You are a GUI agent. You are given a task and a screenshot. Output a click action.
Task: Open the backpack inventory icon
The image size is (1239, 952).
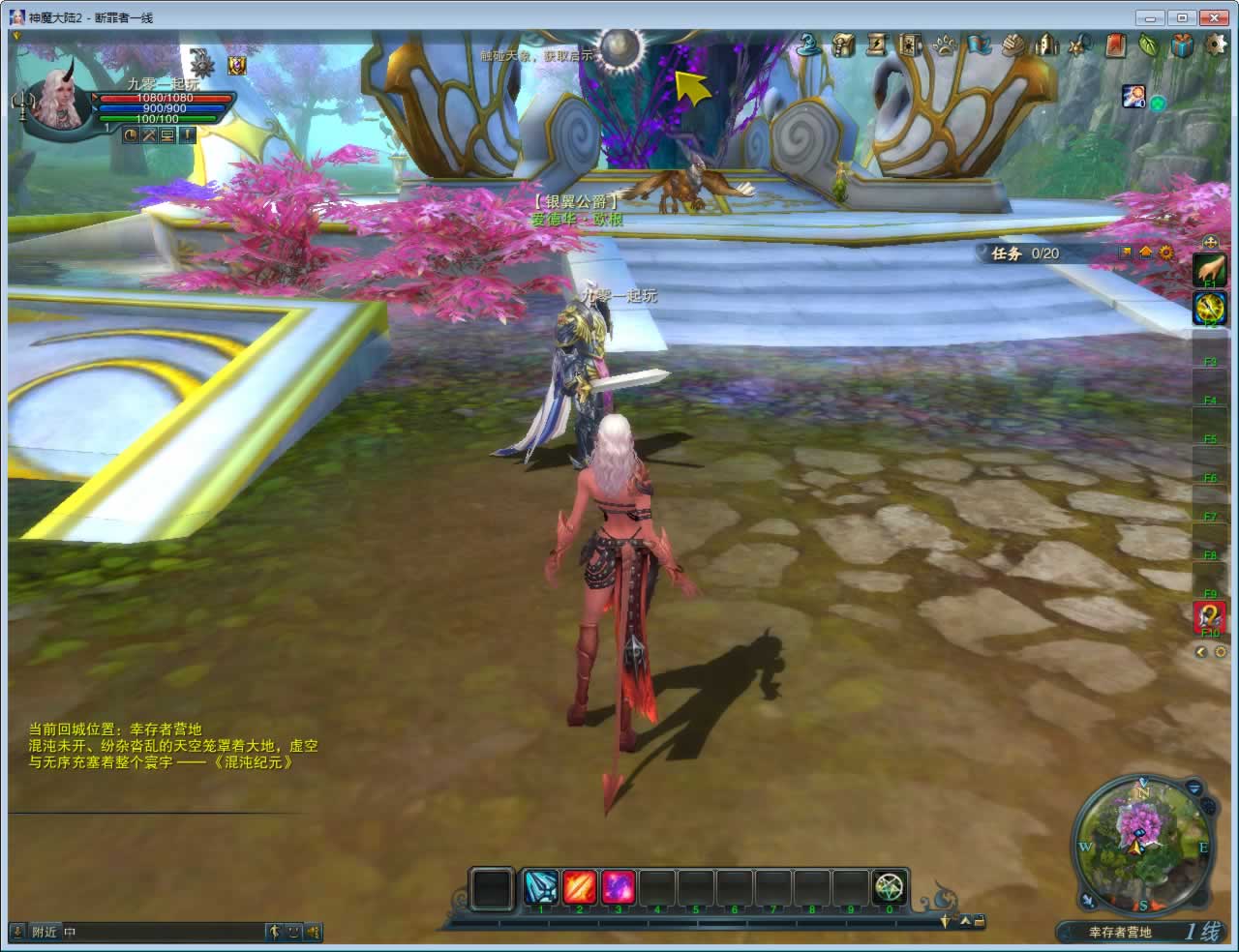coord(844,45)
